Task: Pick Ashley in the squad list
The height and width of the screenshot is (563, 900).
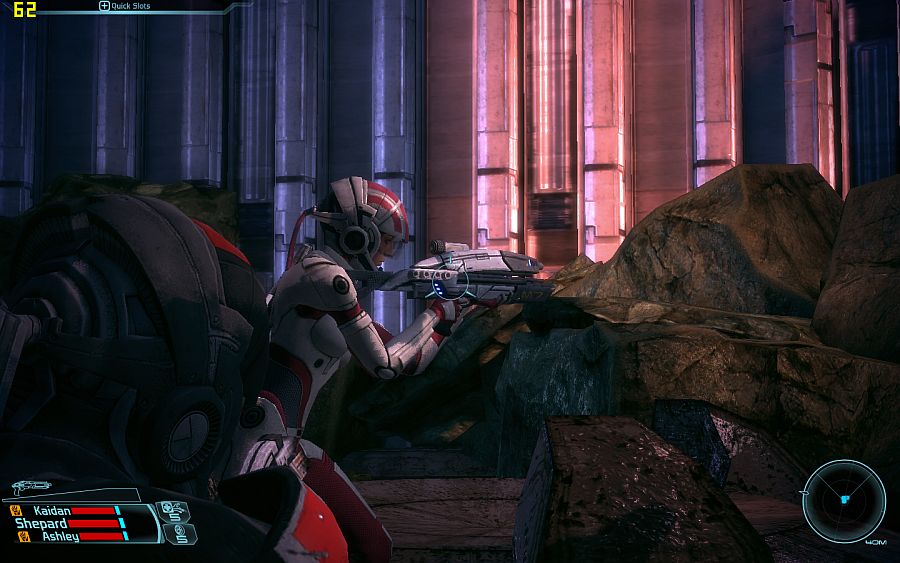Action: (59, 536)
